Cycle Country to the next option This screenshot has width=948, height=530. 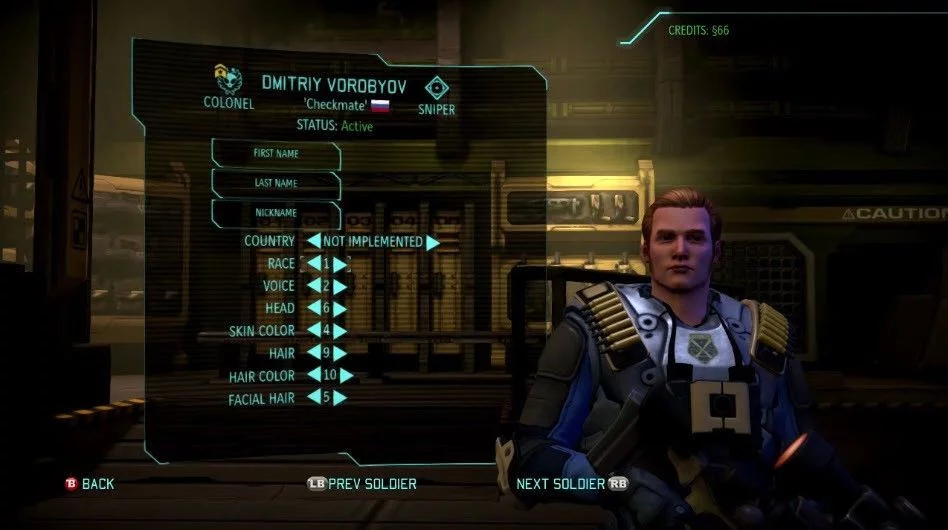point(433,242)
